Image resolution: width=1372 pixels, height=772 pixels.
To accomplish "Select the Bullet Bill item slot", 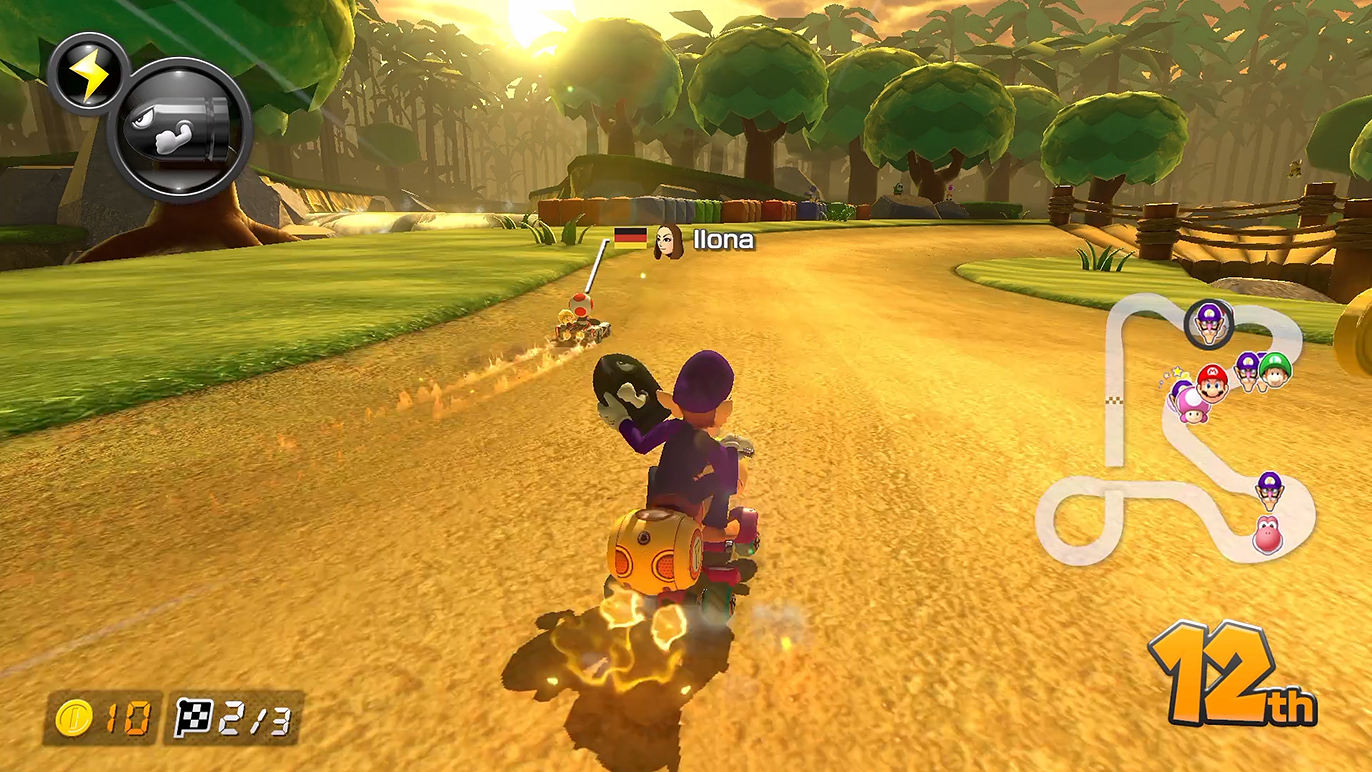I will [180, 132].
